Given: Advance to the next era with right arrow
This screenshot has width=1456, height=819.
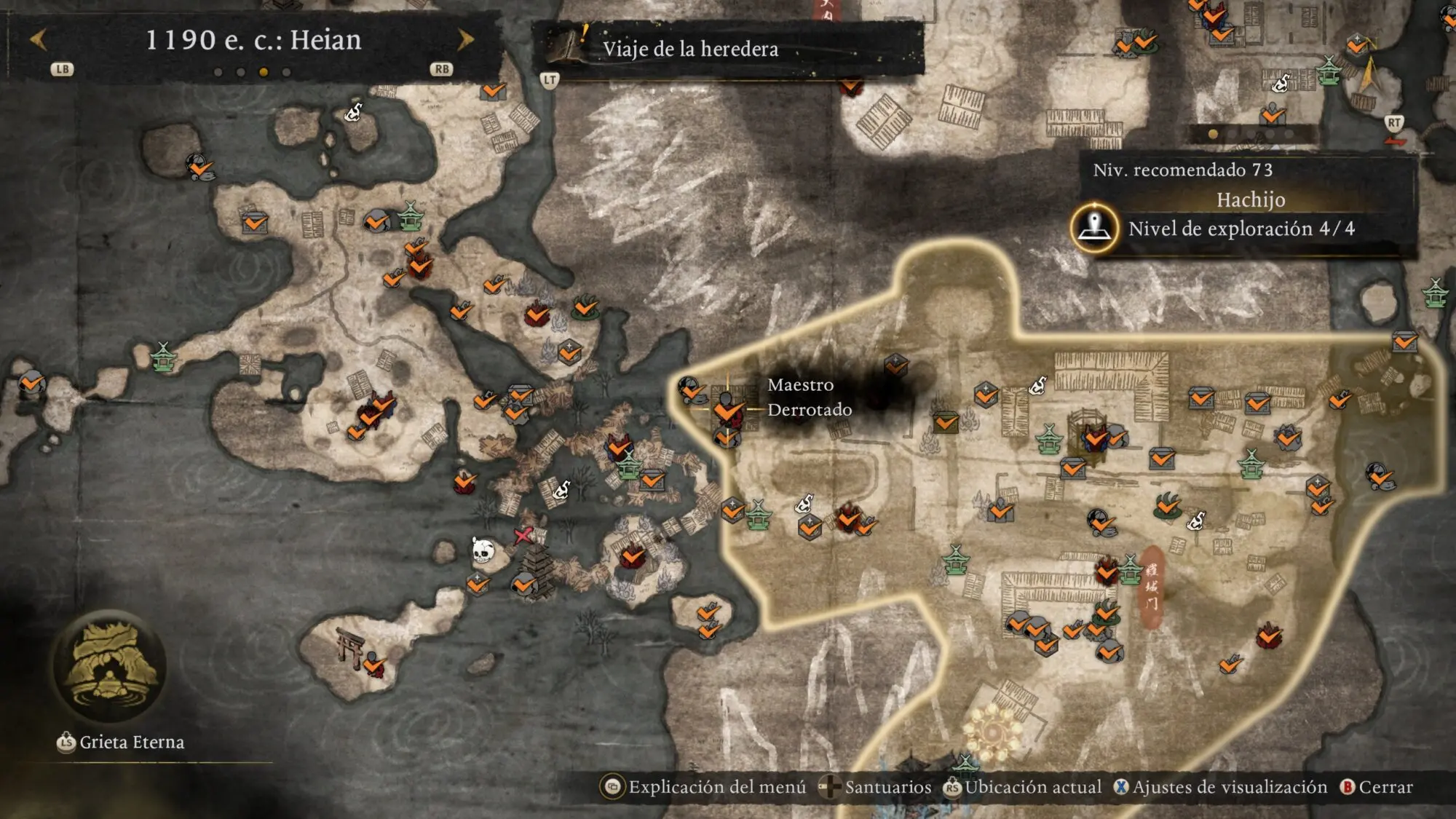Looking at the screenshot, I should point(465,40).
